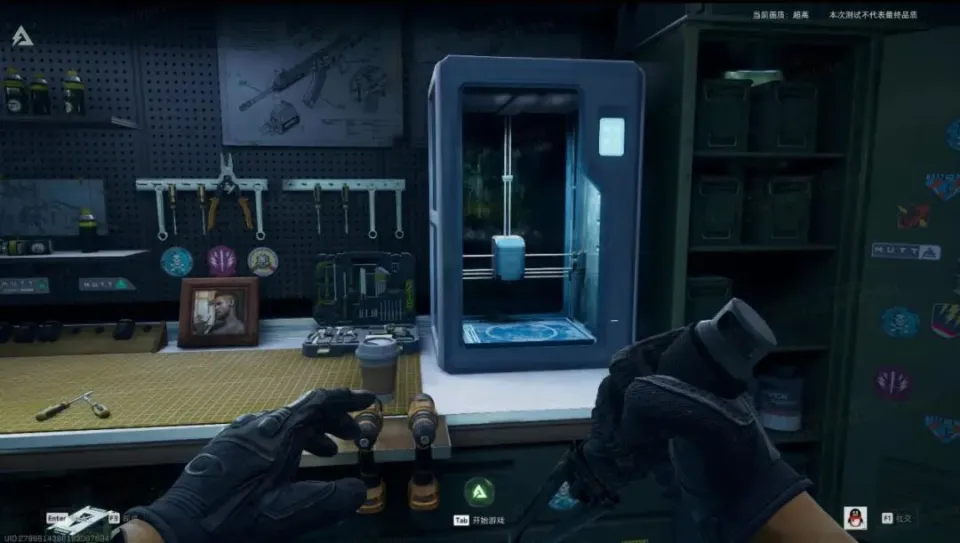Click the green triangle start game icon
Screen dimensions: 960x543
[479, 491]
